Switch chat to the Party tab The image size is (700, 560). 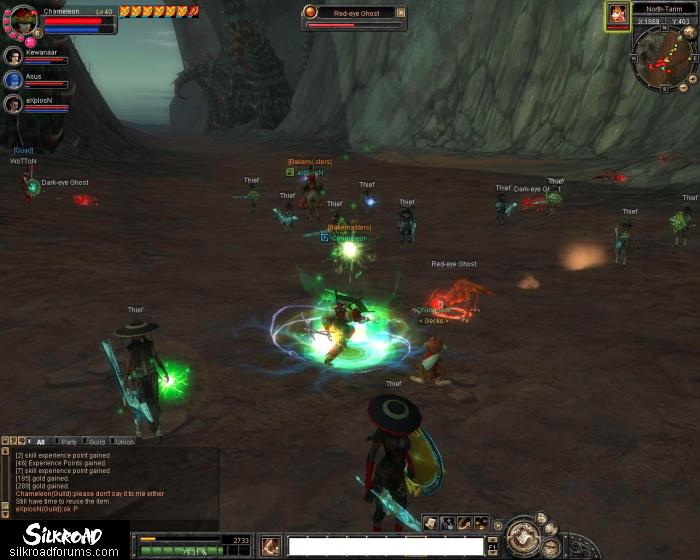(69, 441)
